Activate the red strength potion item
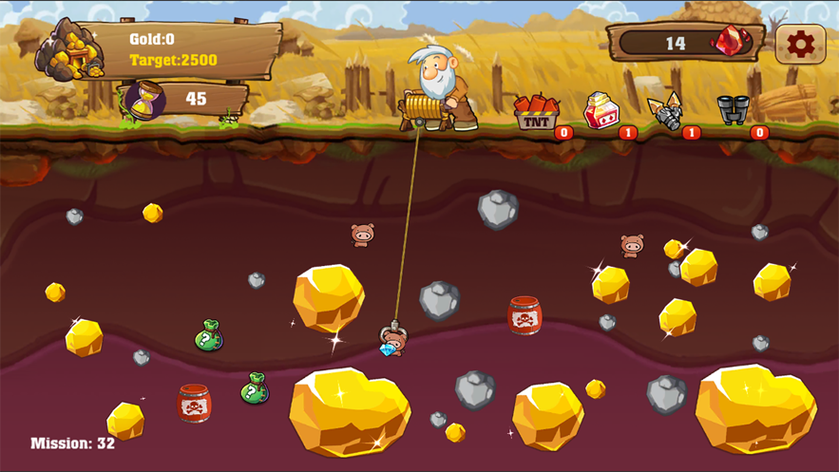 click(x=600, y=111)
